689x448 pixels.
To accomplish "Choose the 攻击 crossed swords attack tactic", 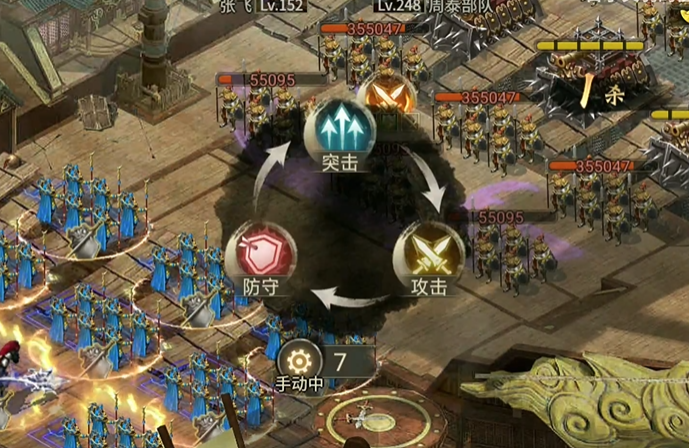I will [x=429, y=251].
